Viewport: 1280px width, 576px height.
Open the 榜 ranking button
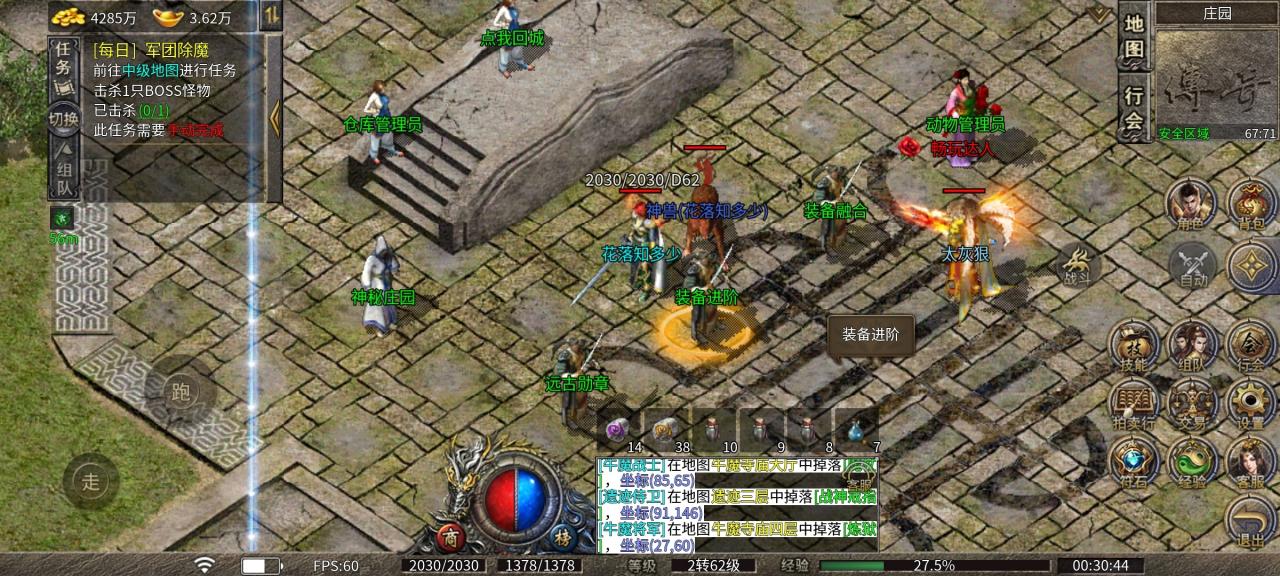pos(563,536)
